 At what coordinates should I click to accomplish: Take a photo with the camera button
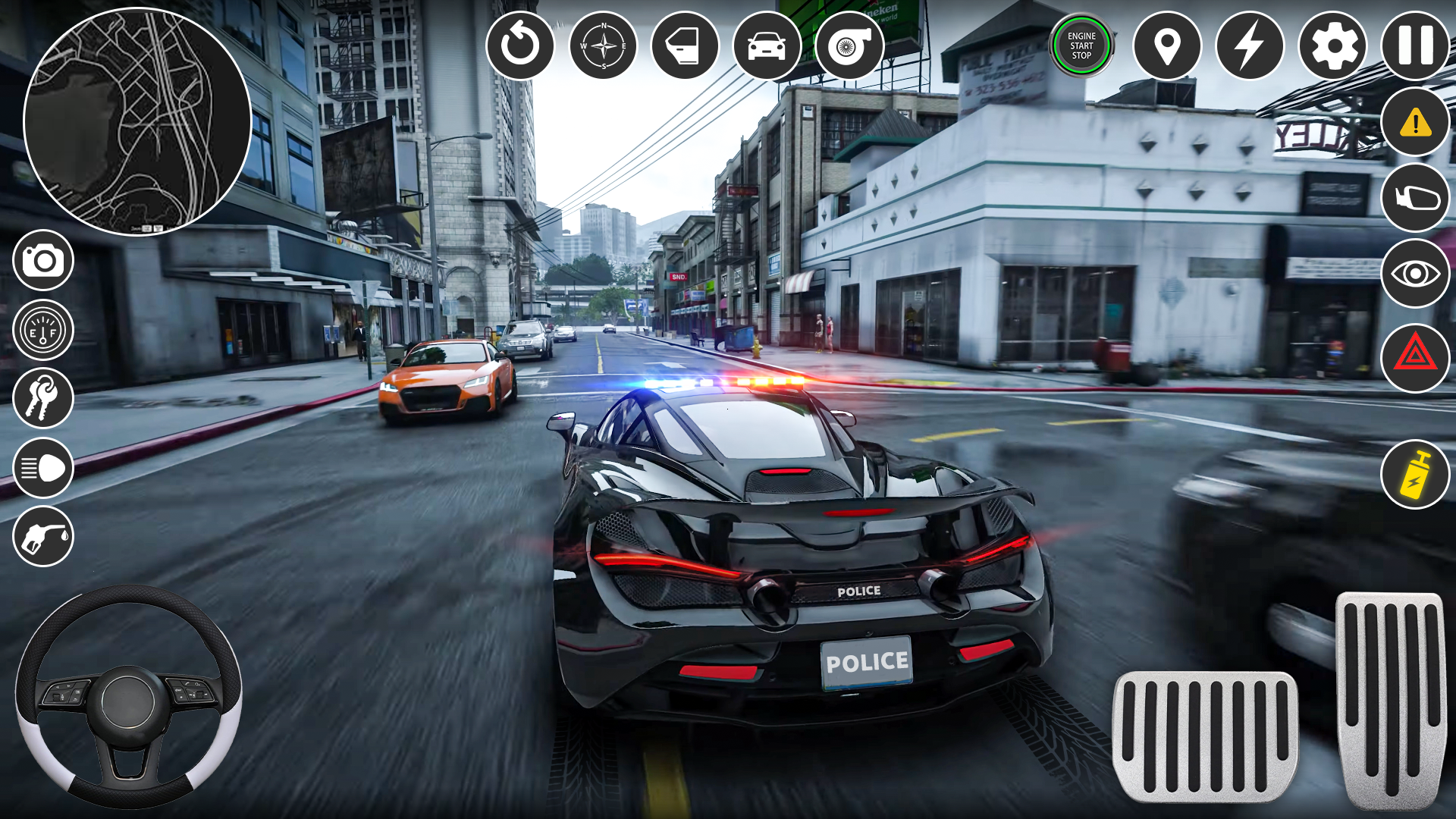(43, 261)
